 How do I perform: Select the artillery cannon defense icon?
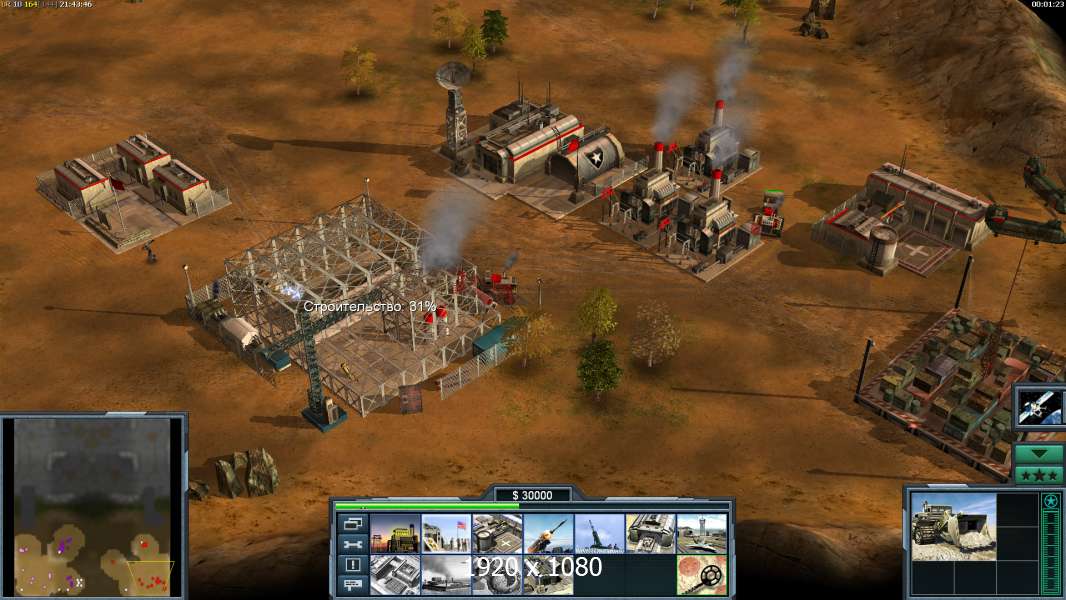(599, 534)
